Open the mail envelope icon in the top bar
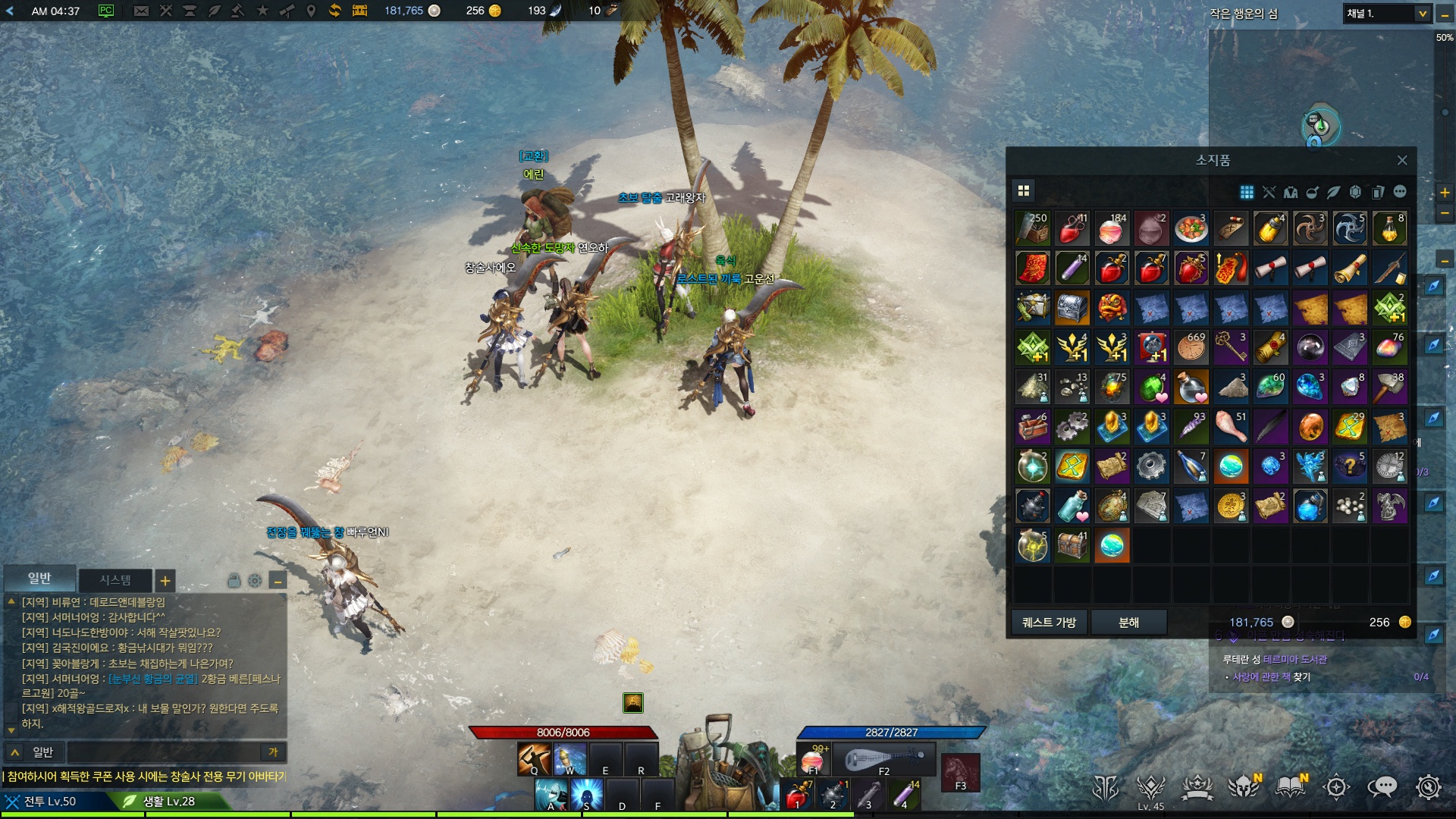1456x819 pixels. (141, 11)
